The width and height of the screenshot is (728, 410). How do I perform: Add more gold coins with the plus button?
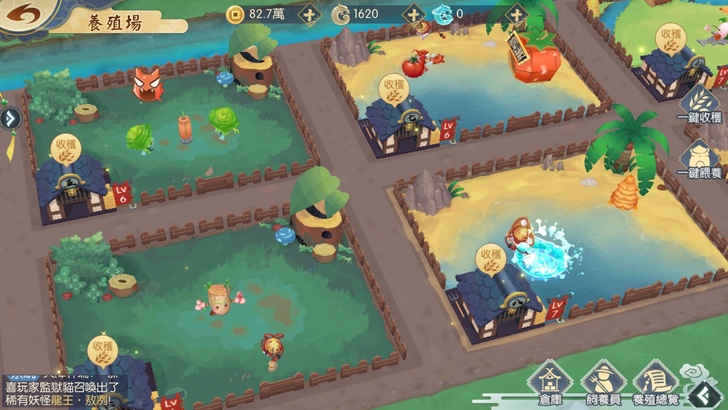click(311, 14)
